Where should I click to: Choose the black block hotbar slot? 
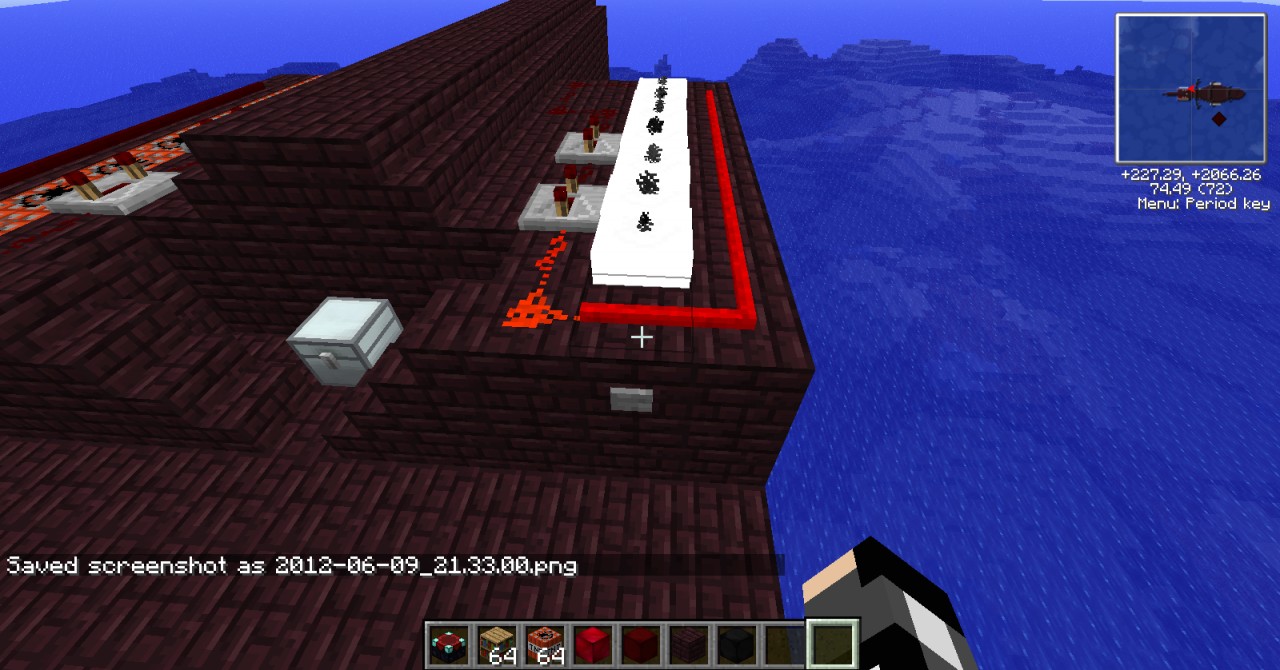click(x=736, y=643)
